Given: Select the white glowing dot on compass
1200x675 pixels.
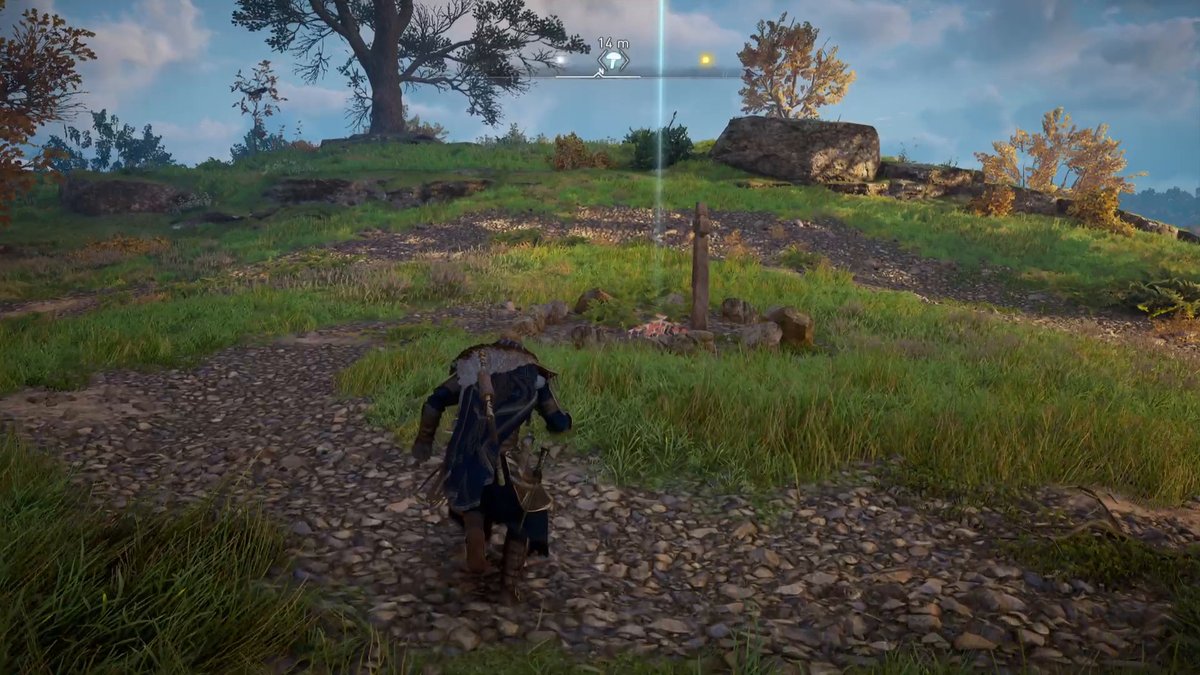Looking at the screenshot, I should click(561, 60).
